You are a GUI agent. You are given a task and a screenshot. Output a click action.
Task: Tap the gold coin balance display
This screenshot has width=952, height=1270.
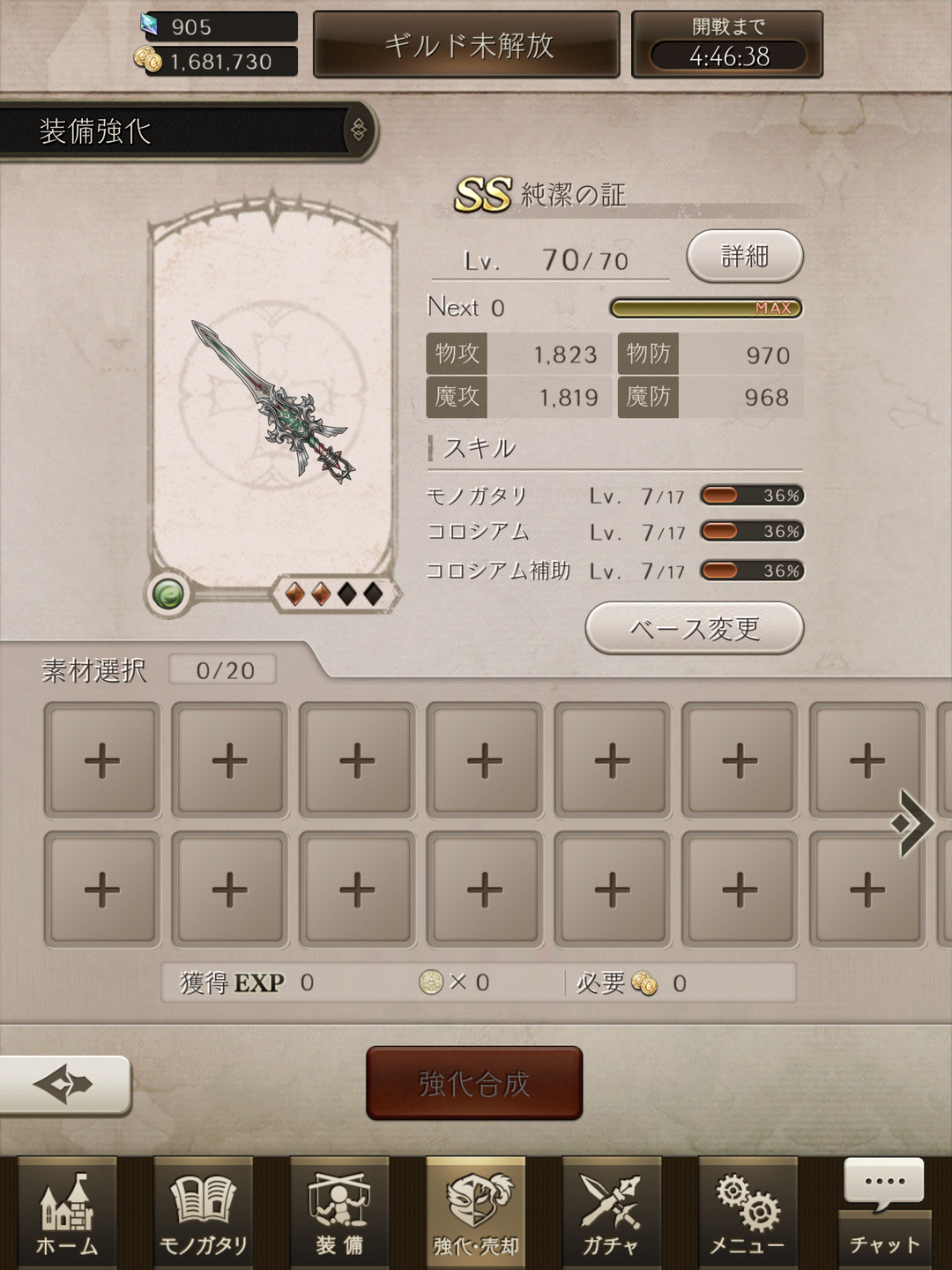[x=218, y=62]
